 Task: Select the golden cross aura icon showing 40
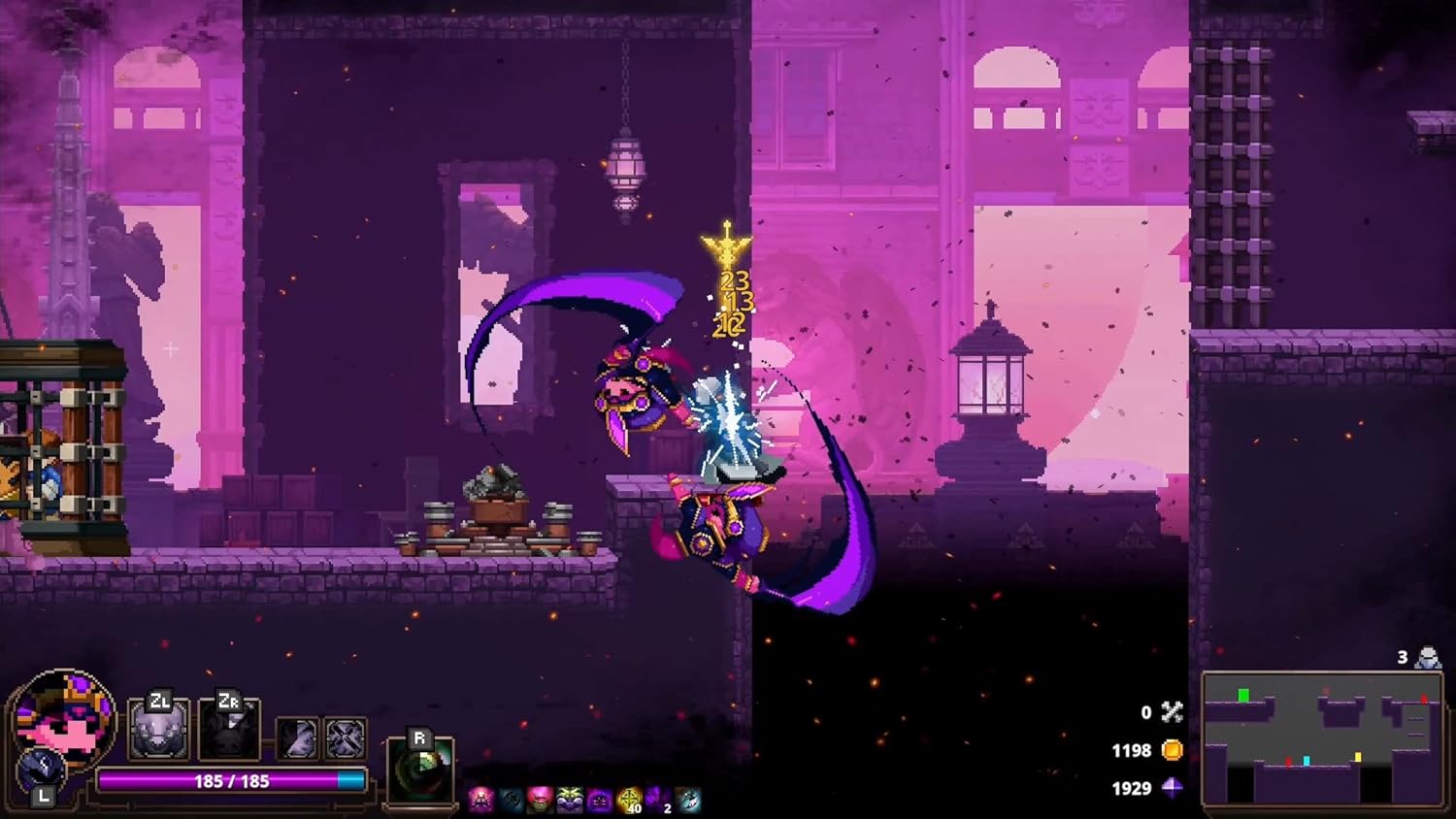point(629,799)
